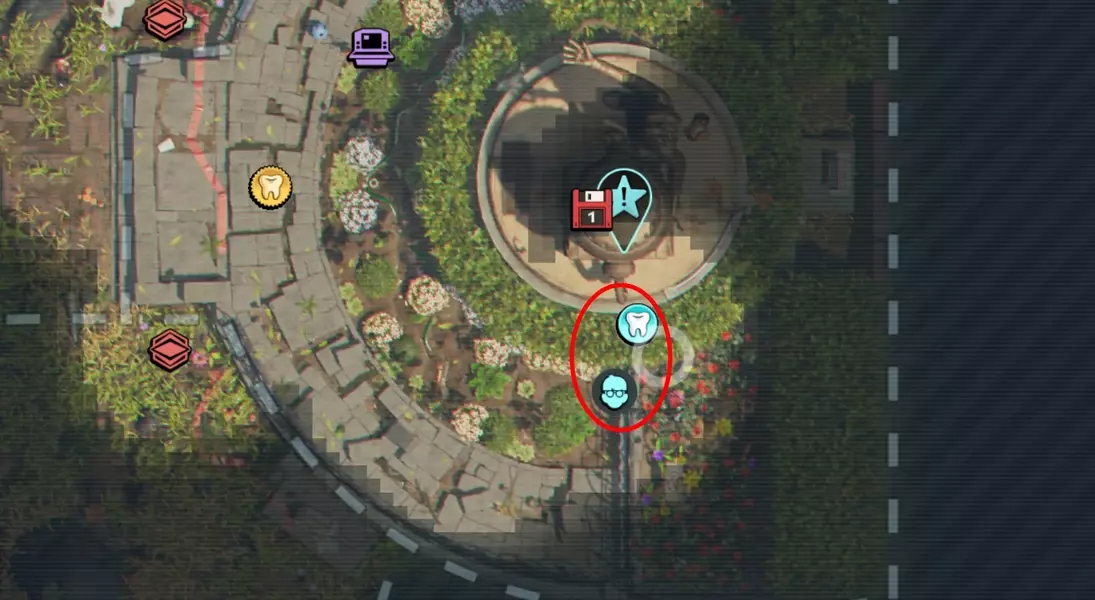Click the player marker with glasses
This screenshot has width=1095, height=600.
(x=614, y=390)
